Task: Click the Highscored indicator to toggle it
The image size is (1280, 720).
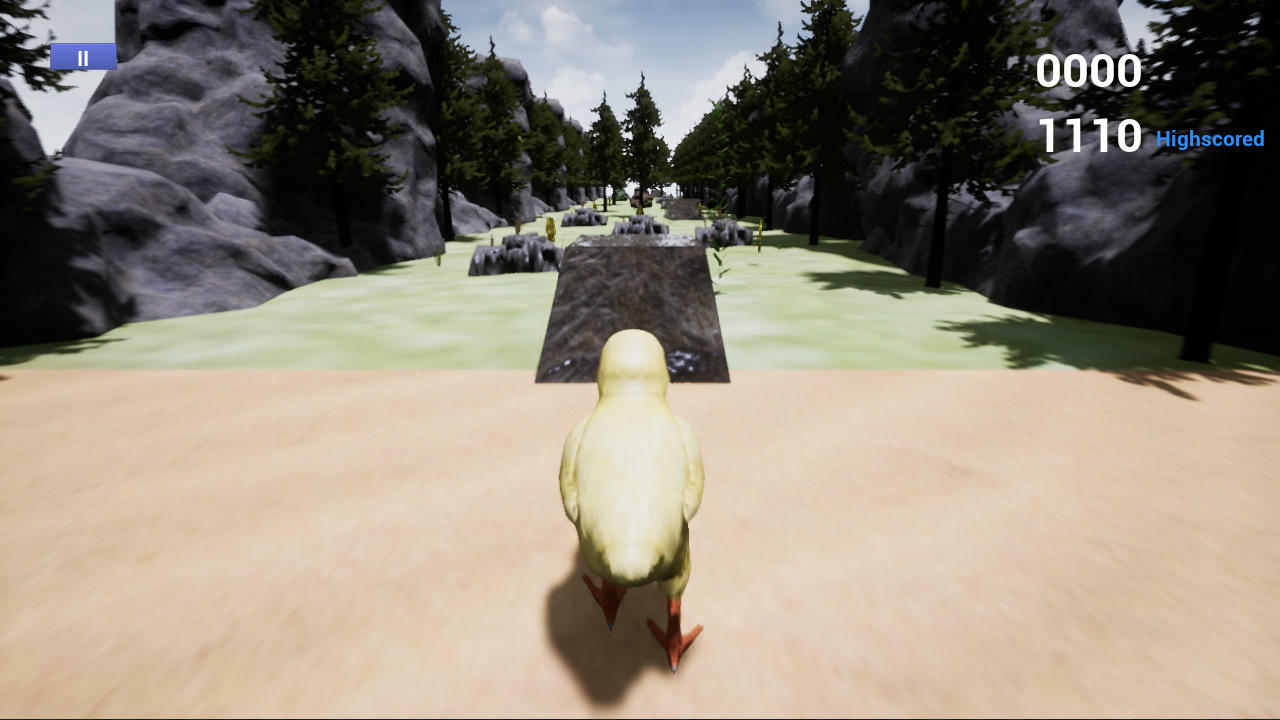Action: pos(1210,139)
